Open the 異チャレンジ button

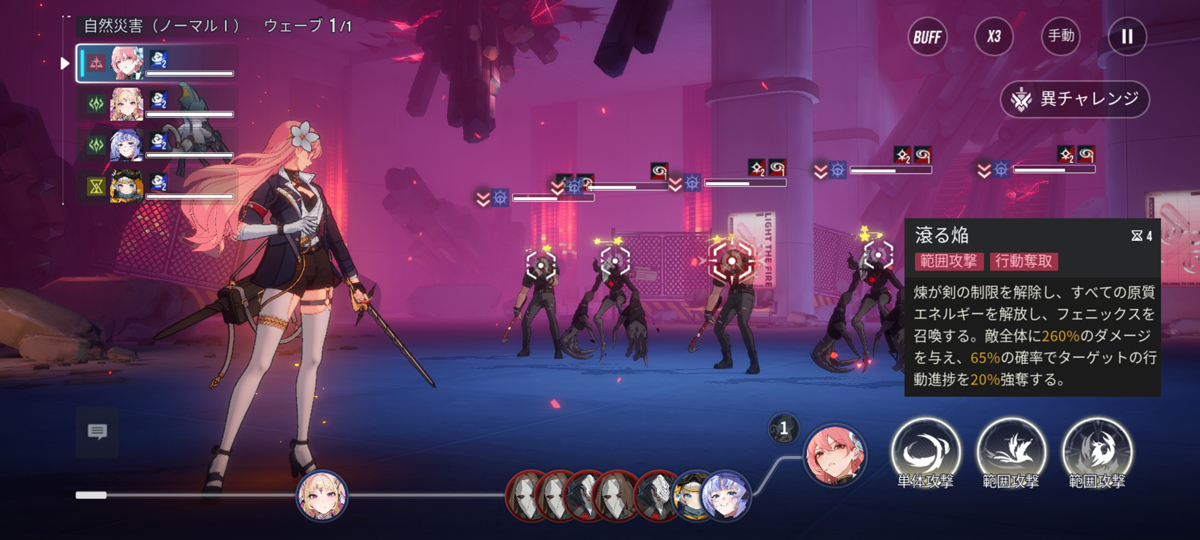[1075, 99]
